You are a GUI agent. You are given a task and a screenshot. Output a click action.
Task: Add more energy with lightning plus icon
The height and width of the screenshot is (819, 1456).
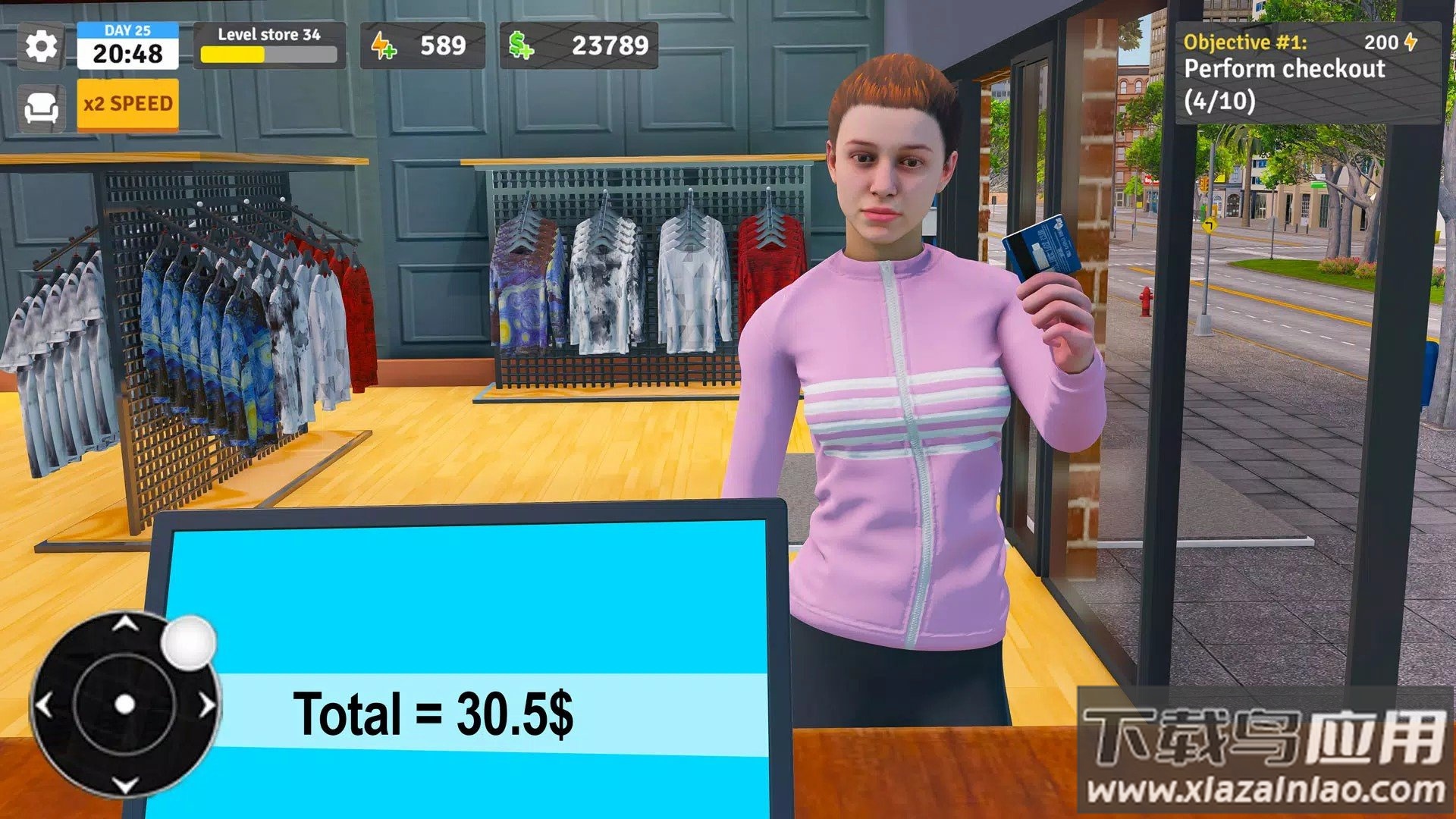(x=384, y=46)
